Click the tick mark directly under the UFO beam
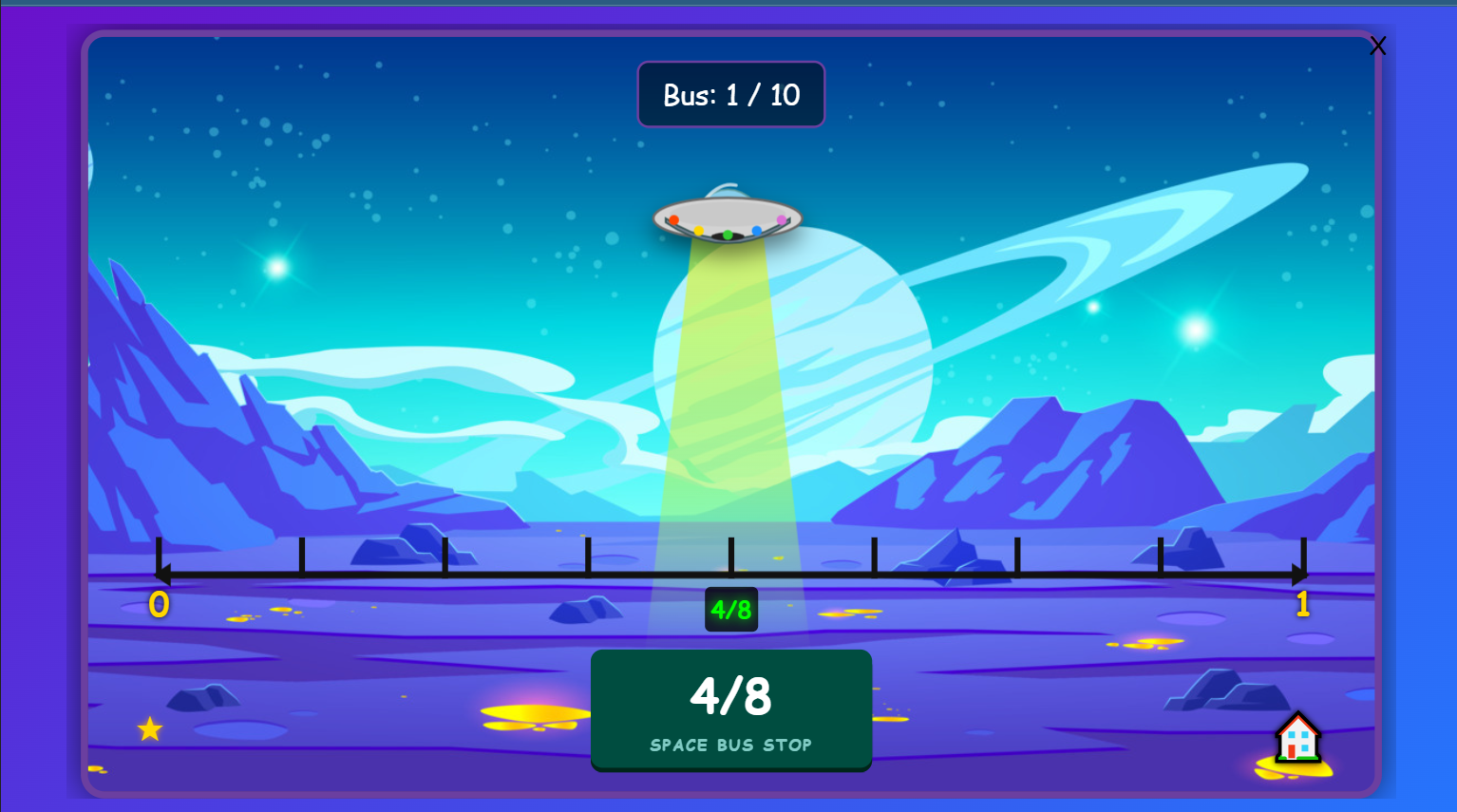This screenshot has height=812, width=1457. click(x=730, y=558)
